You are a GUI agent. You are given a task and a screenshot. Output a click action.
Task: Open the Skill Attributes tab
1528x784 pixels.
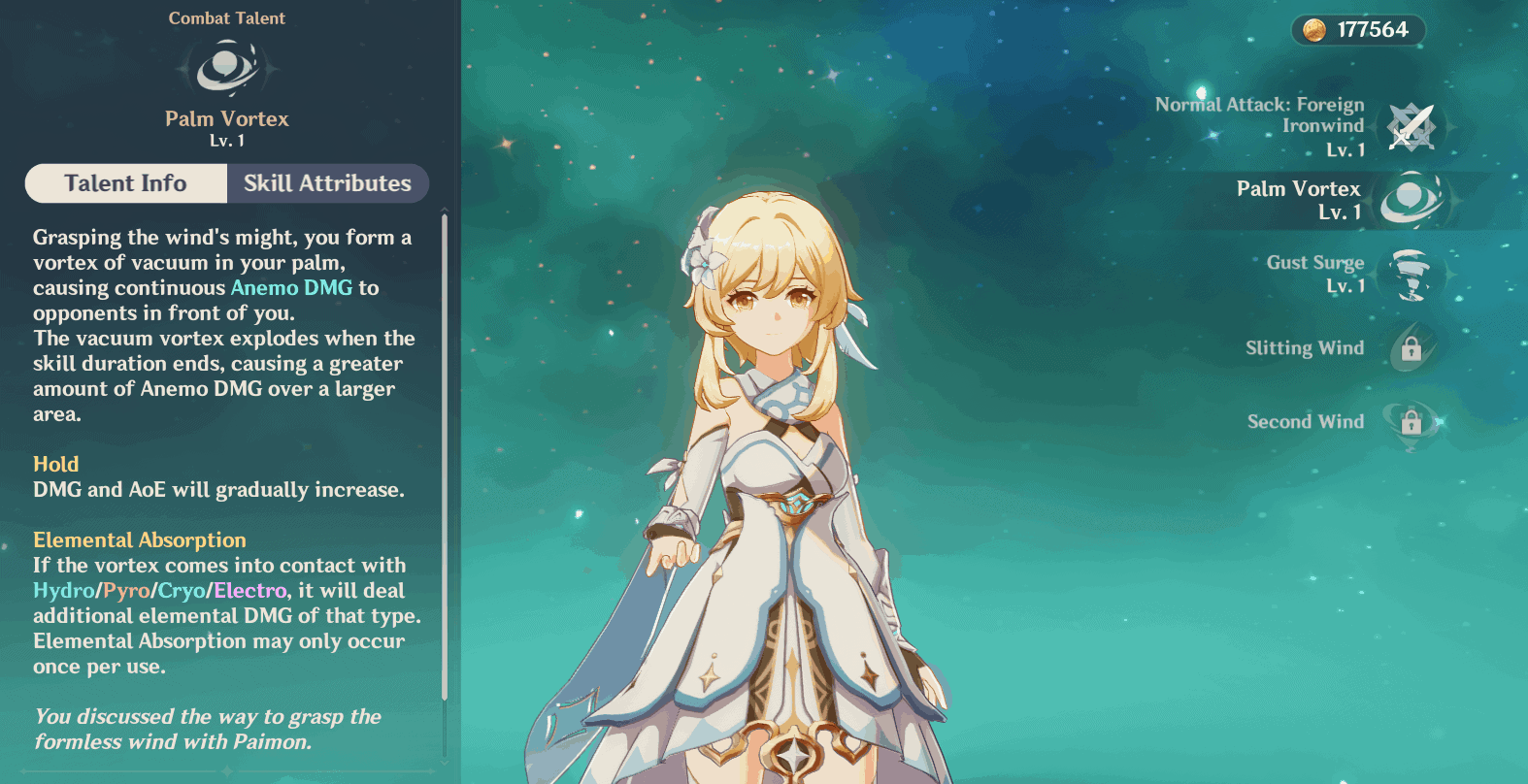[x=327, y=183]
